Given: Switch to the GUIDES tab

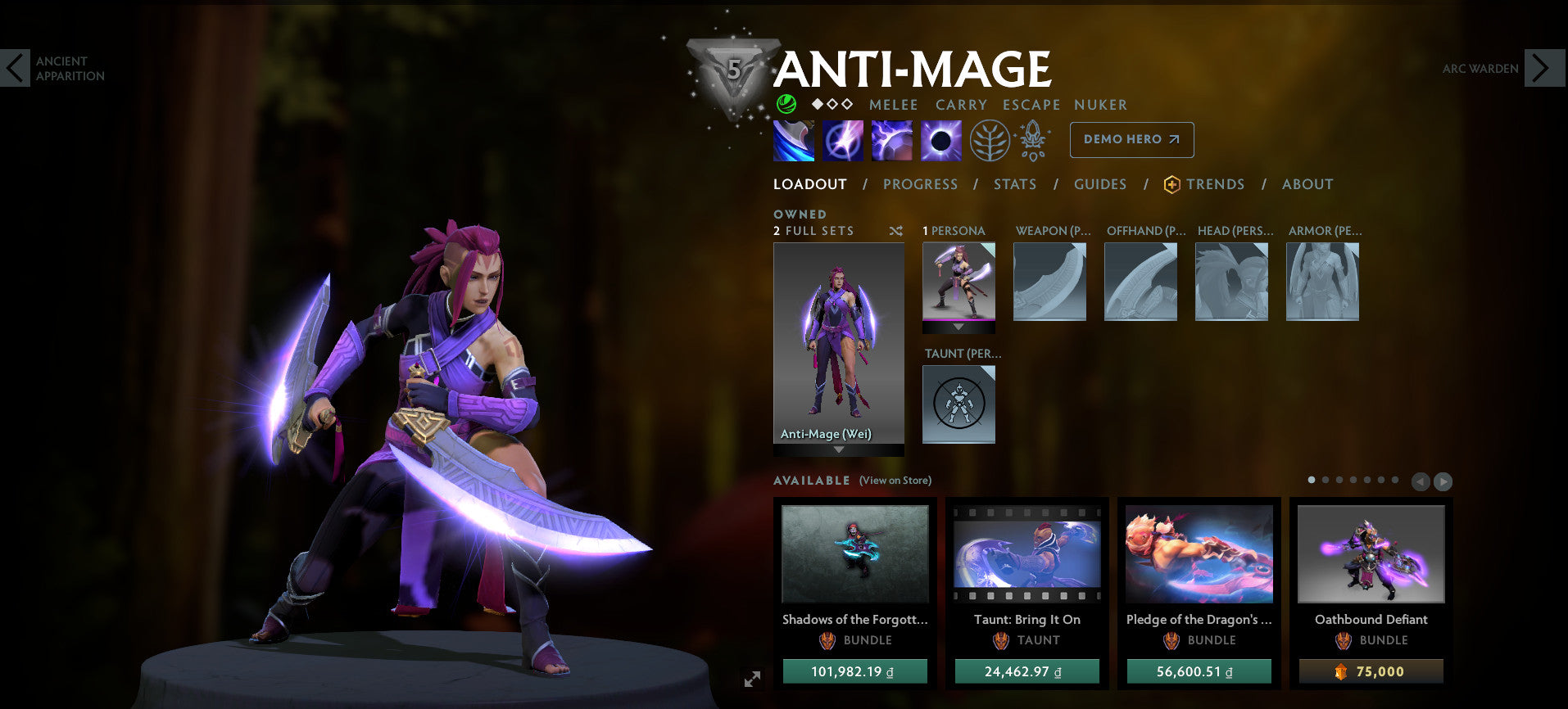Looking at the screenshot, I should [1099, 184].
